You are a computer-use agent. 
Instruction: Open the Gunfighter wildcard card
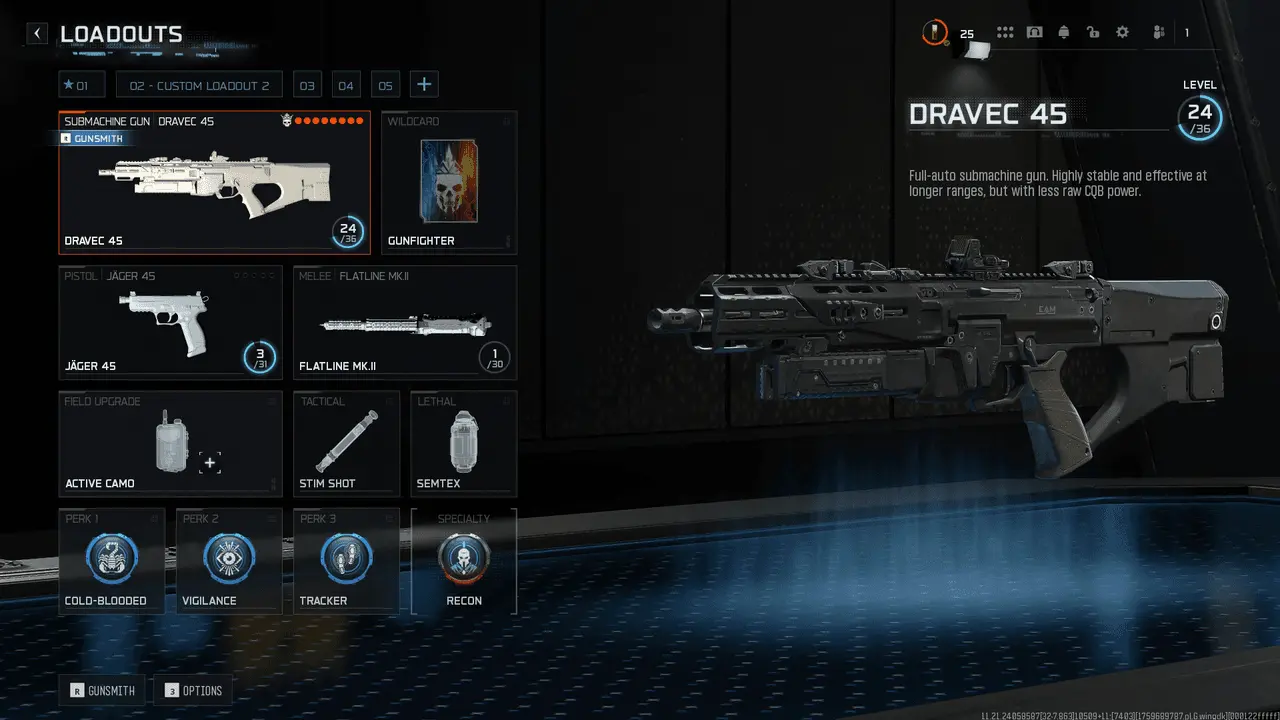[x=449, y=180]
